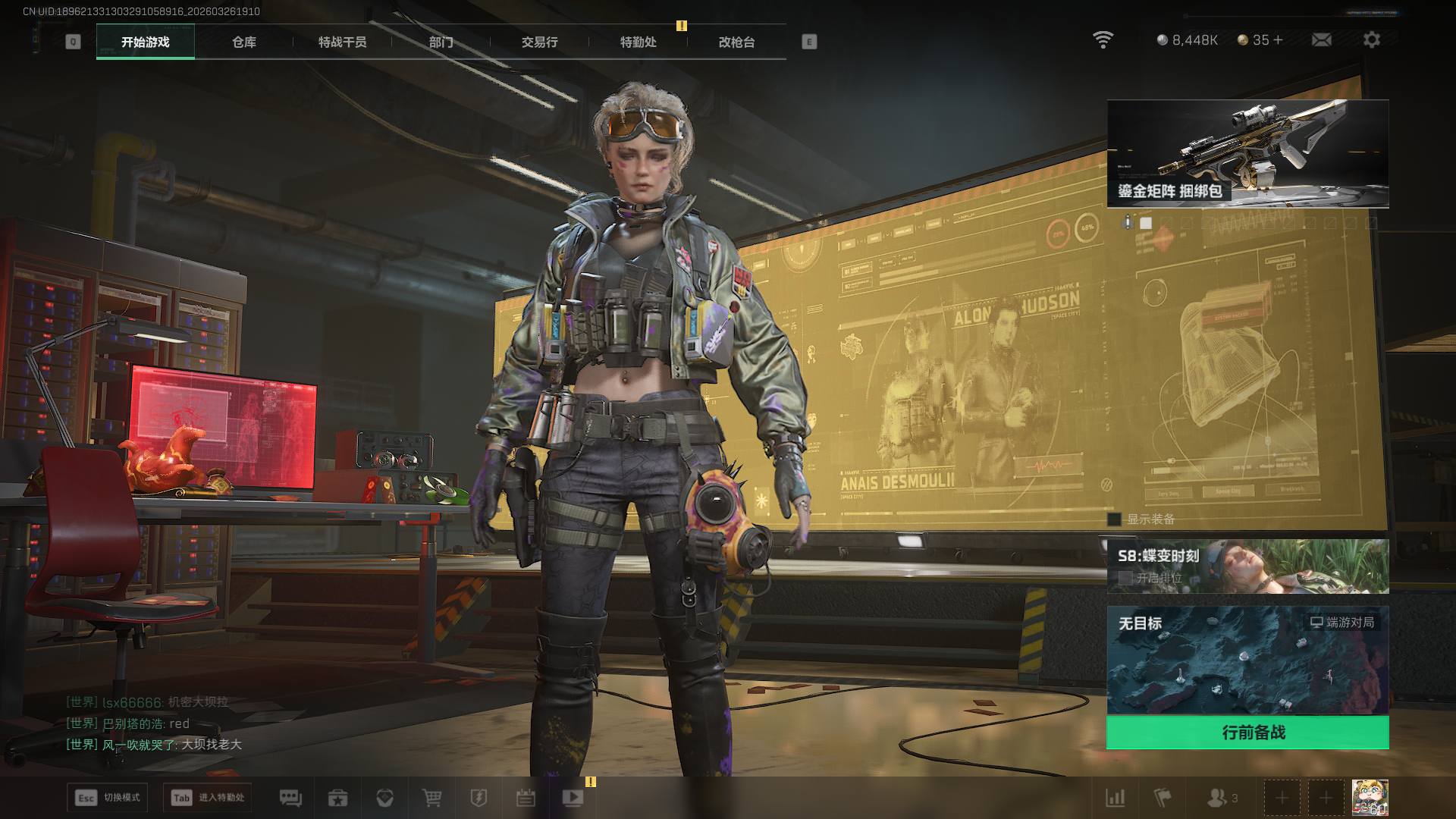
Task: Open the shopping cart store icon
Action: (x=431, y=798)
